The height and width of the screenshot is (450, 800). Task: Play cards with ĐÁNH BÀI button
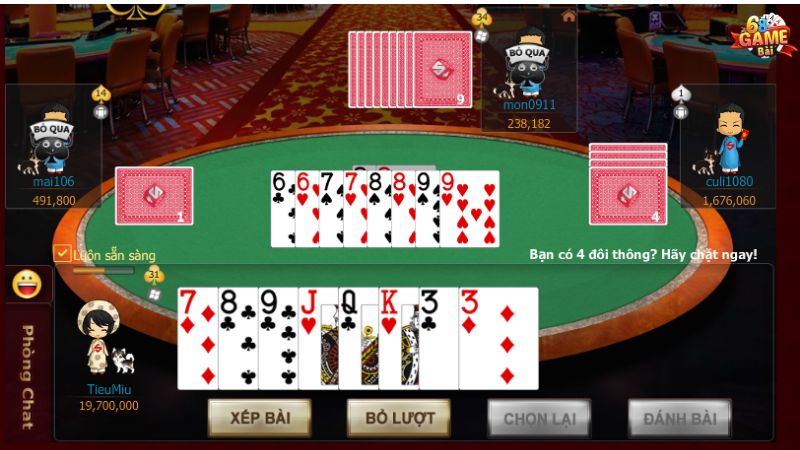679,417
